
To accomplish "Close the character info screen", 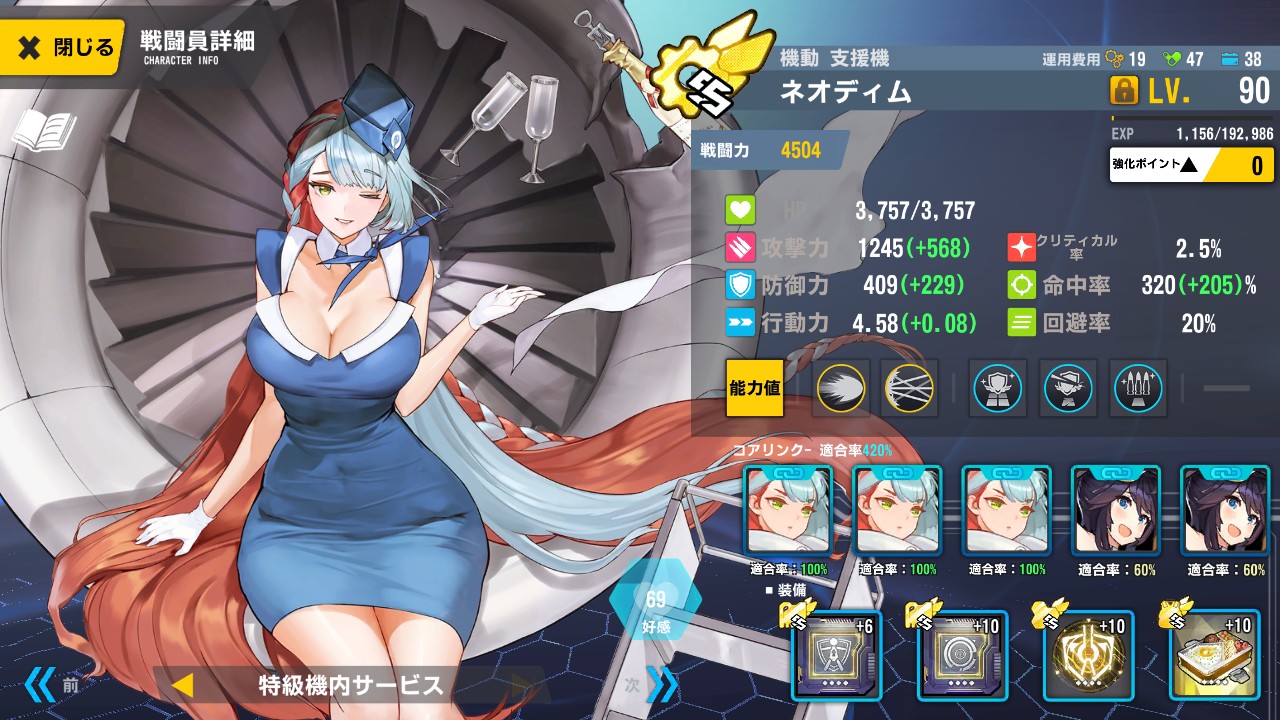I will 63,46.
